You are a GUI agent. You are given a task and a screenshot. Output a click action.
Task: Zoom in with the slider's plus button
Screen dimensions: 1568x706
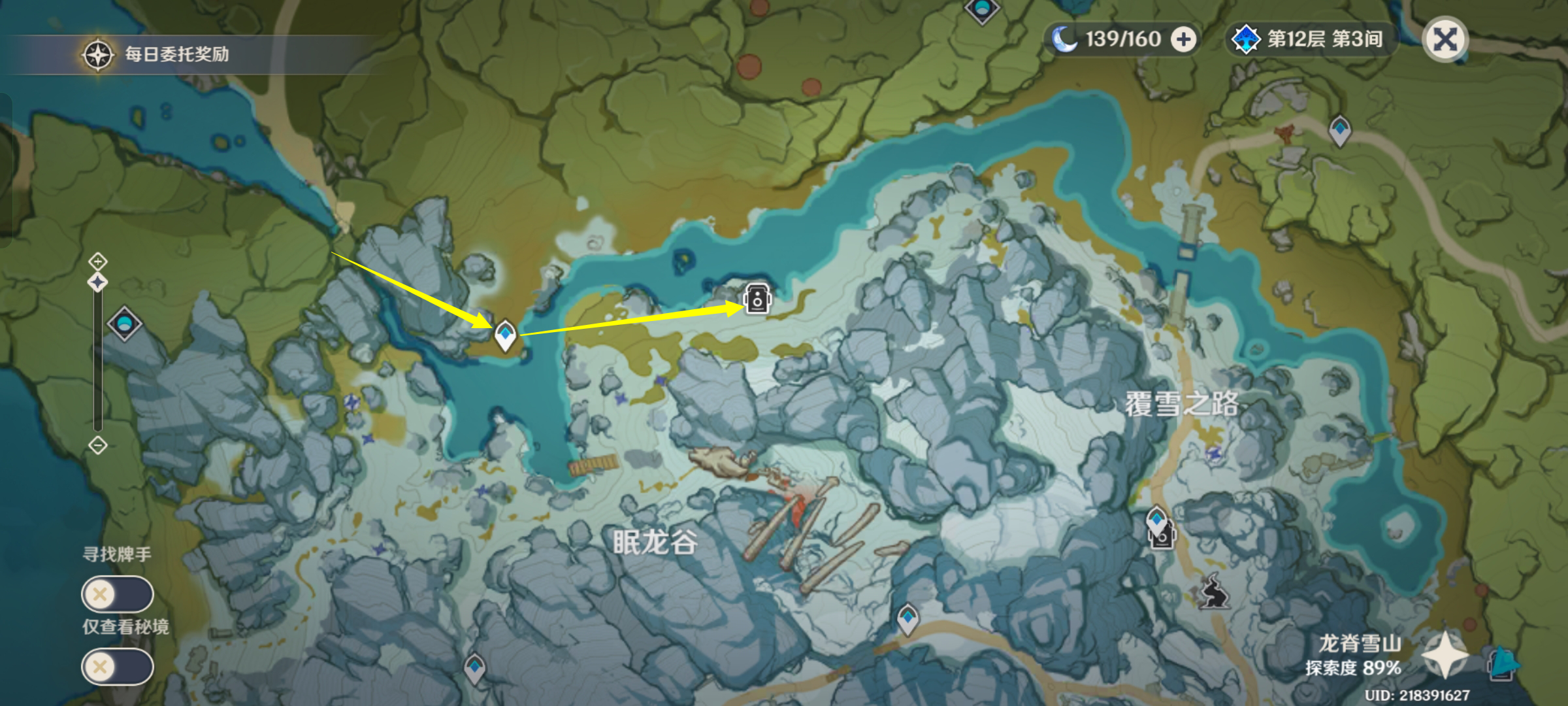98,261
